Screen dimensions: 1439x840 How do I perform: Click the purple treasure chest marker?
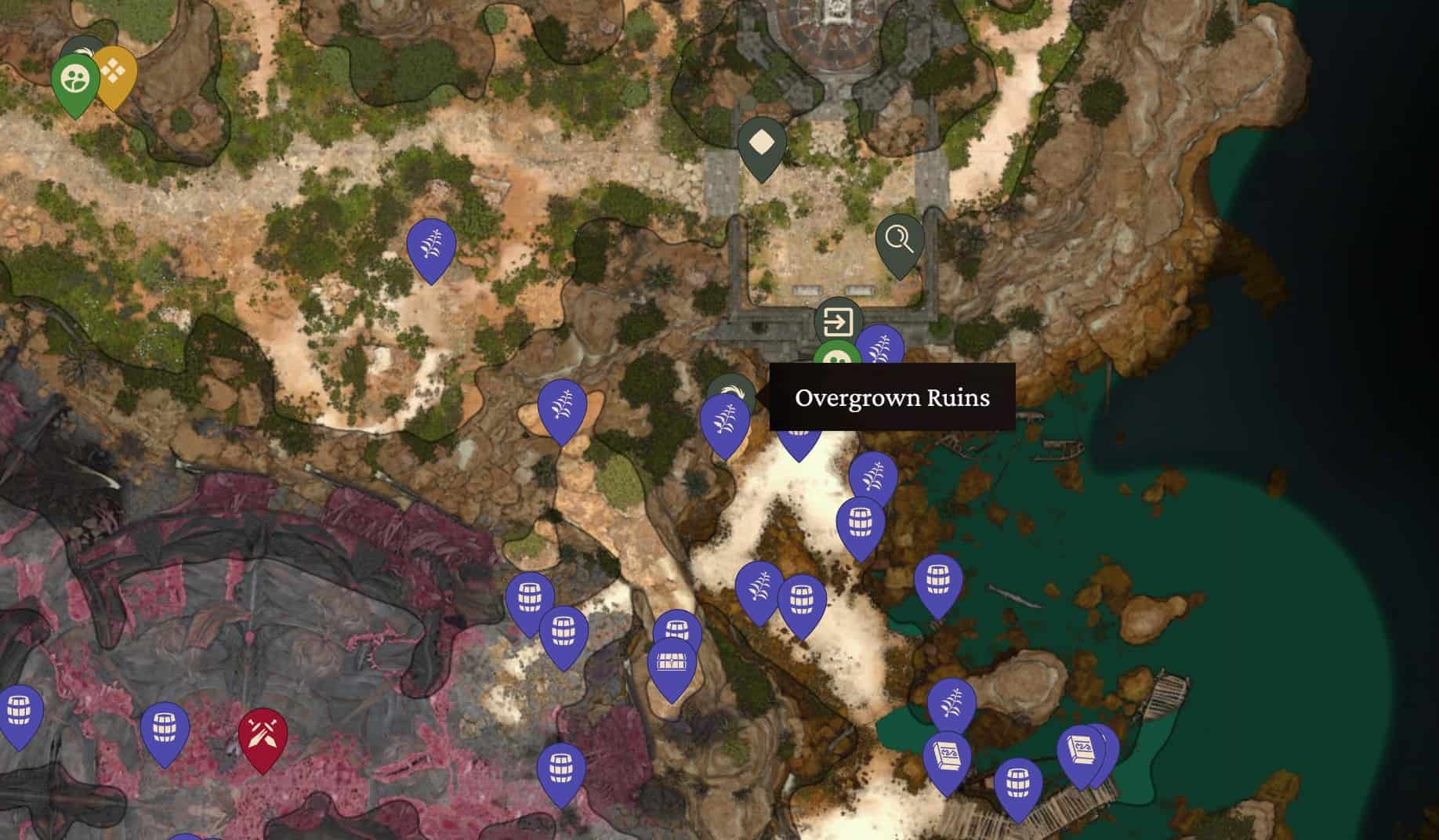[x=672, y=663]
